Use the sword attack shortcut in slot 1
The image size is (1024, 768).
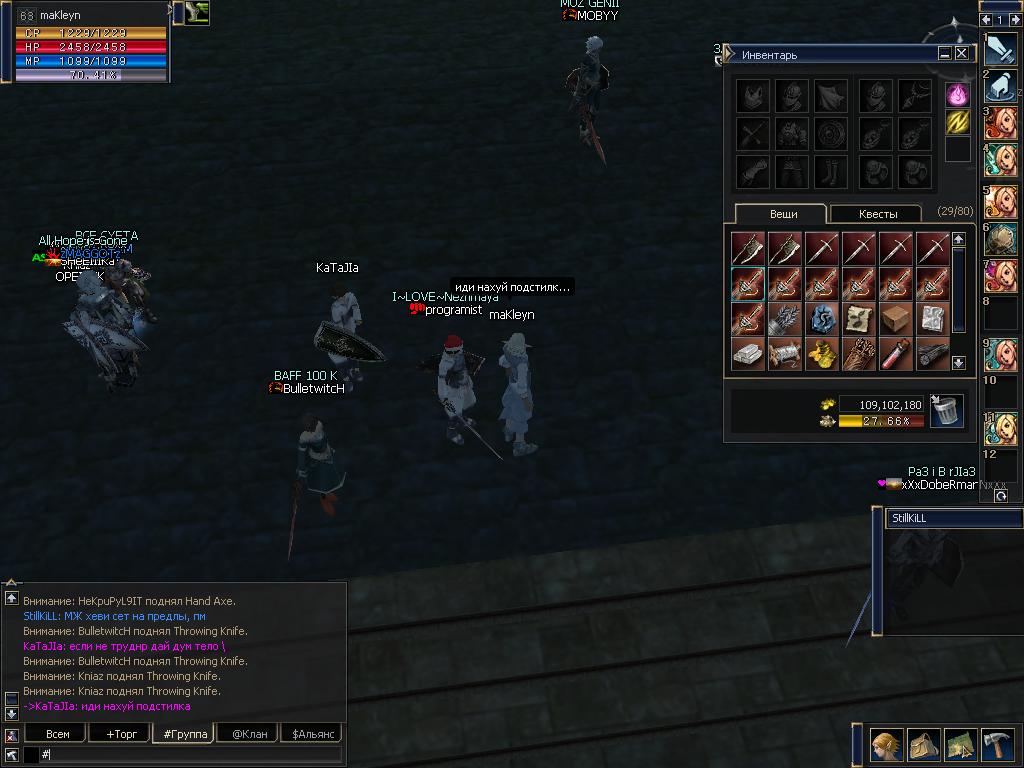point(1001,48)
